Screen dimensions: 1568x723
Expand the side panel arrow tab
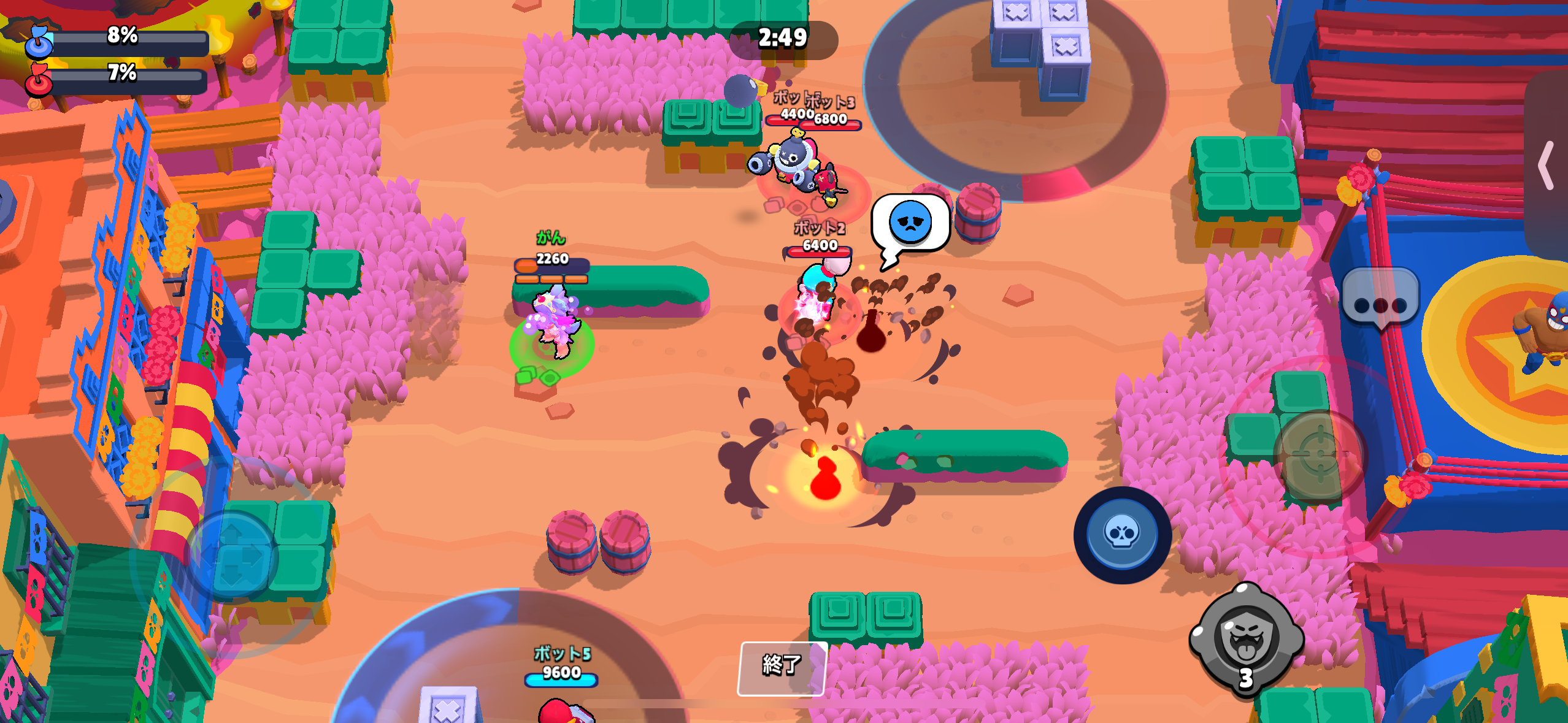click(x=1547, y=166)
